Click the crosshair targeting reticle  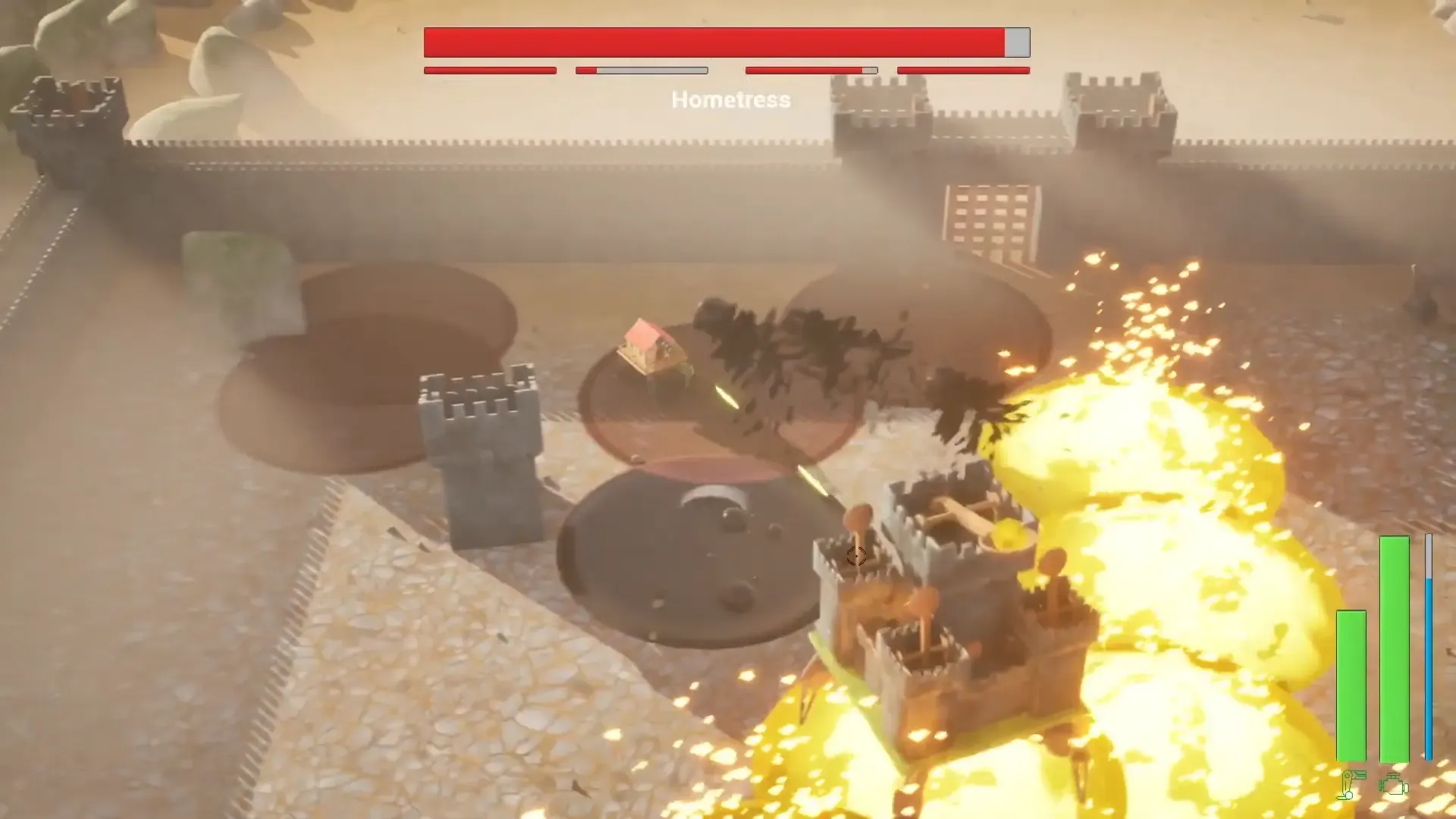(856, 557)
